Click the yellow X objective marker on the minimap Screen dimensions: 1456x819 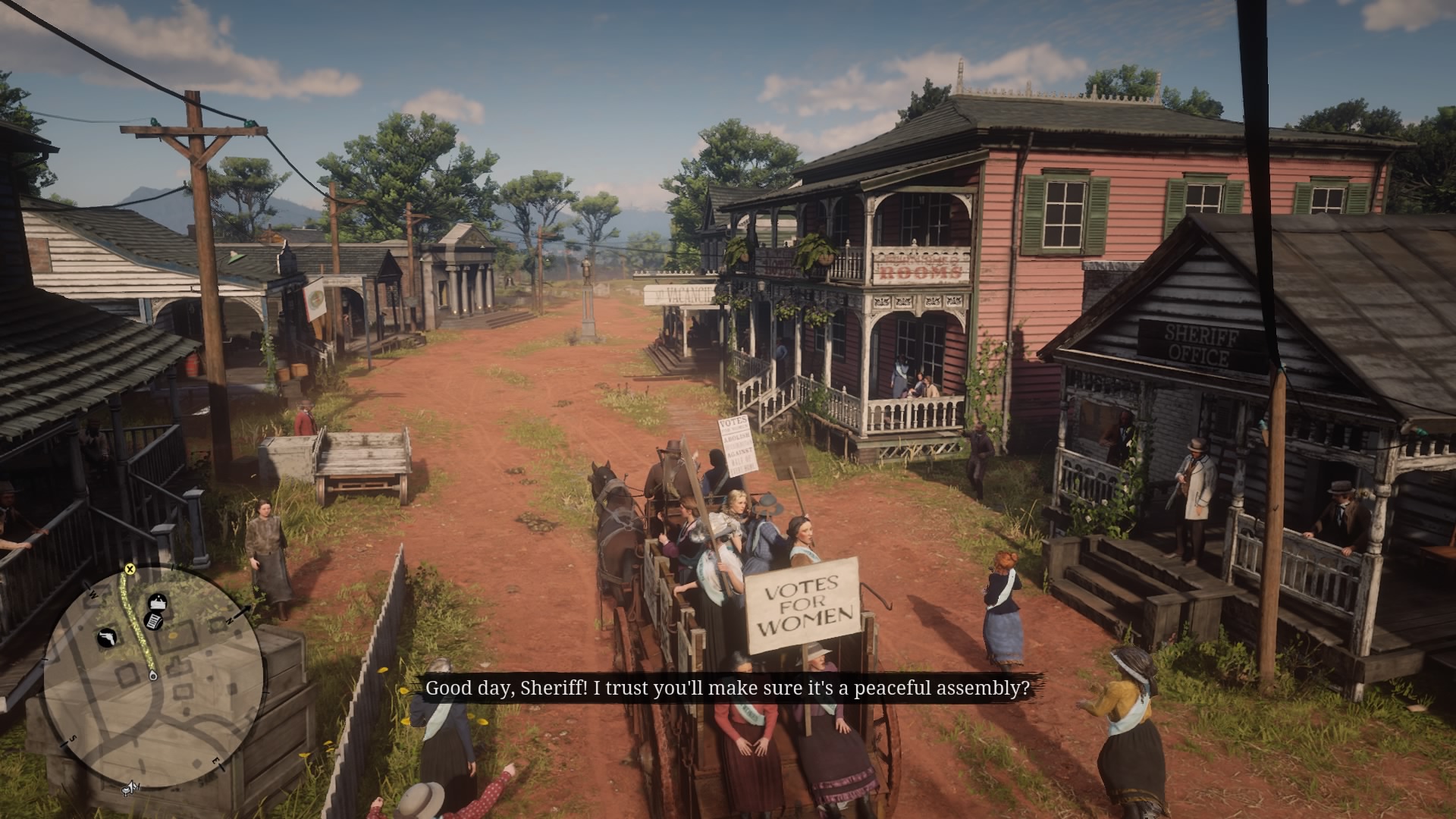130,570
